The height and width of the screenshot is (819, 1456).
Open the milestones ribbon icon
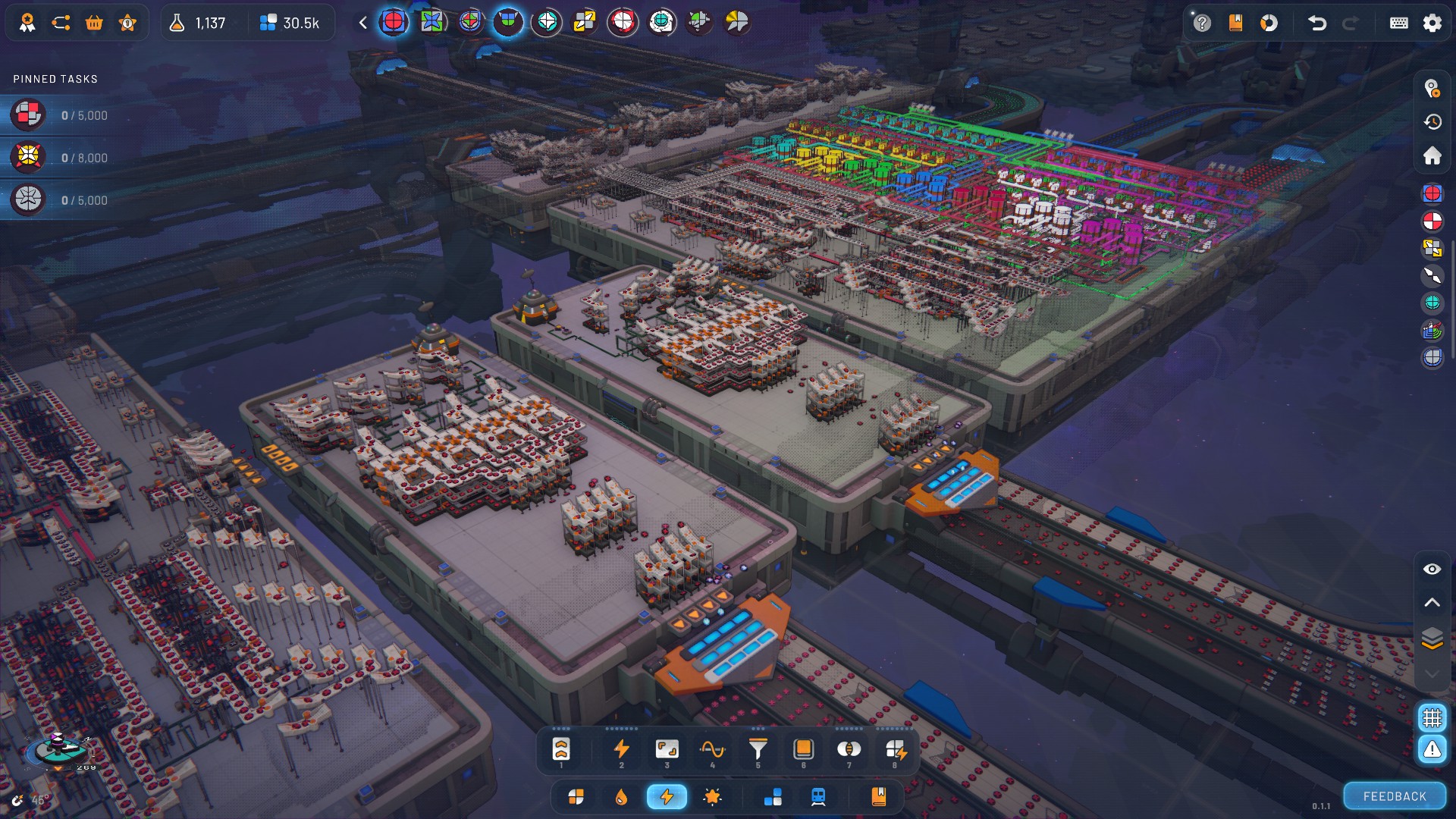(x=27, y=23)
